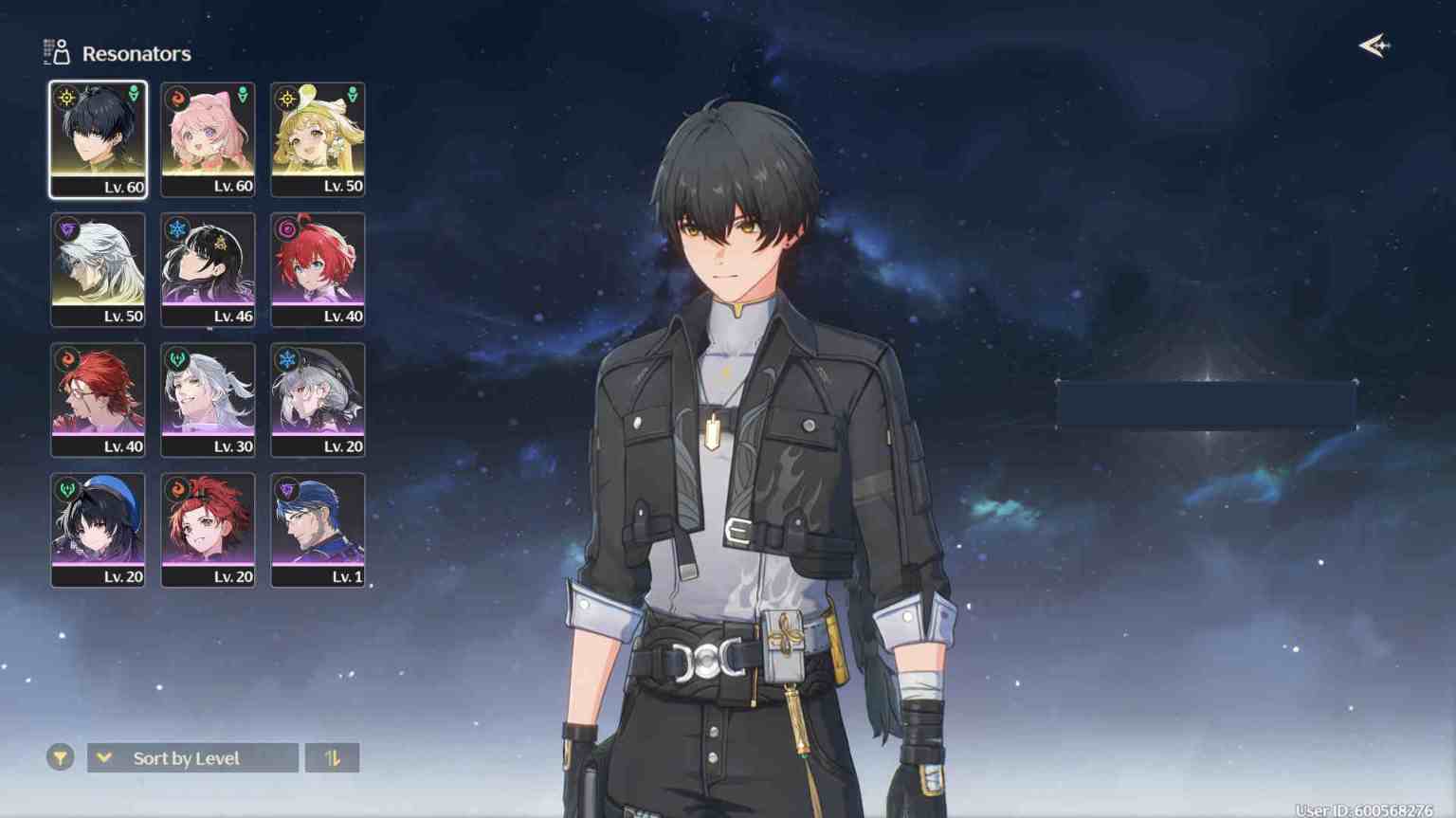Select Sanhua's Lv.46 character card
The image size is (1456, 818).
(x=208, y=269)
